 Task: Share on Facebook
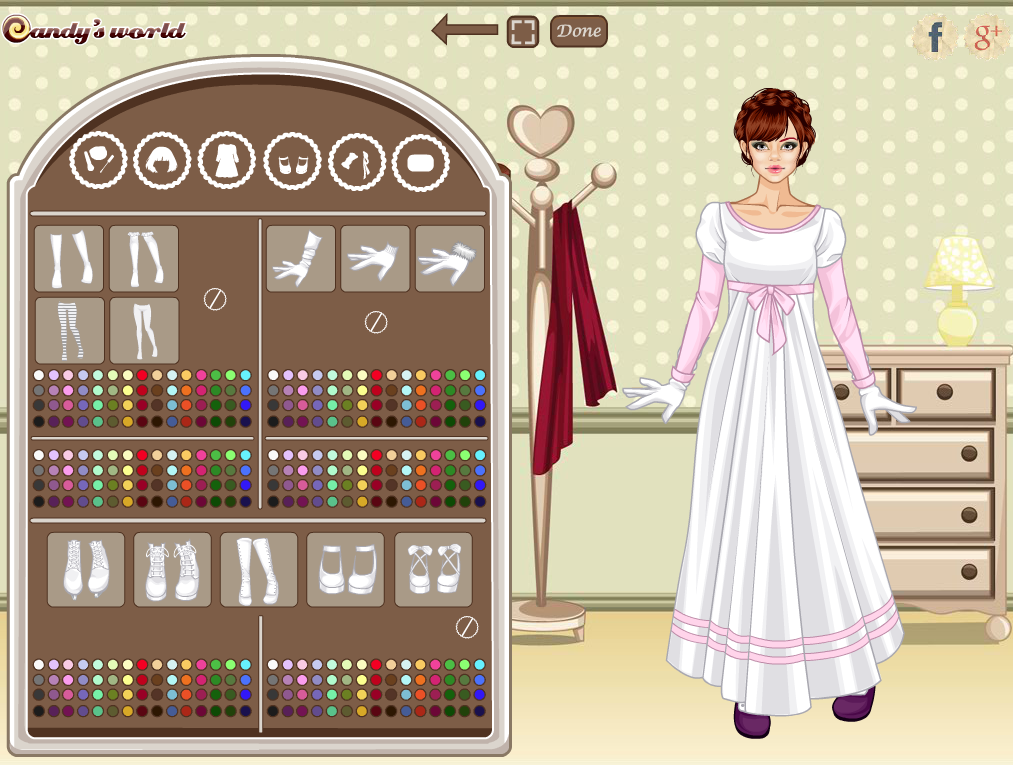click(x=935, y=38)
